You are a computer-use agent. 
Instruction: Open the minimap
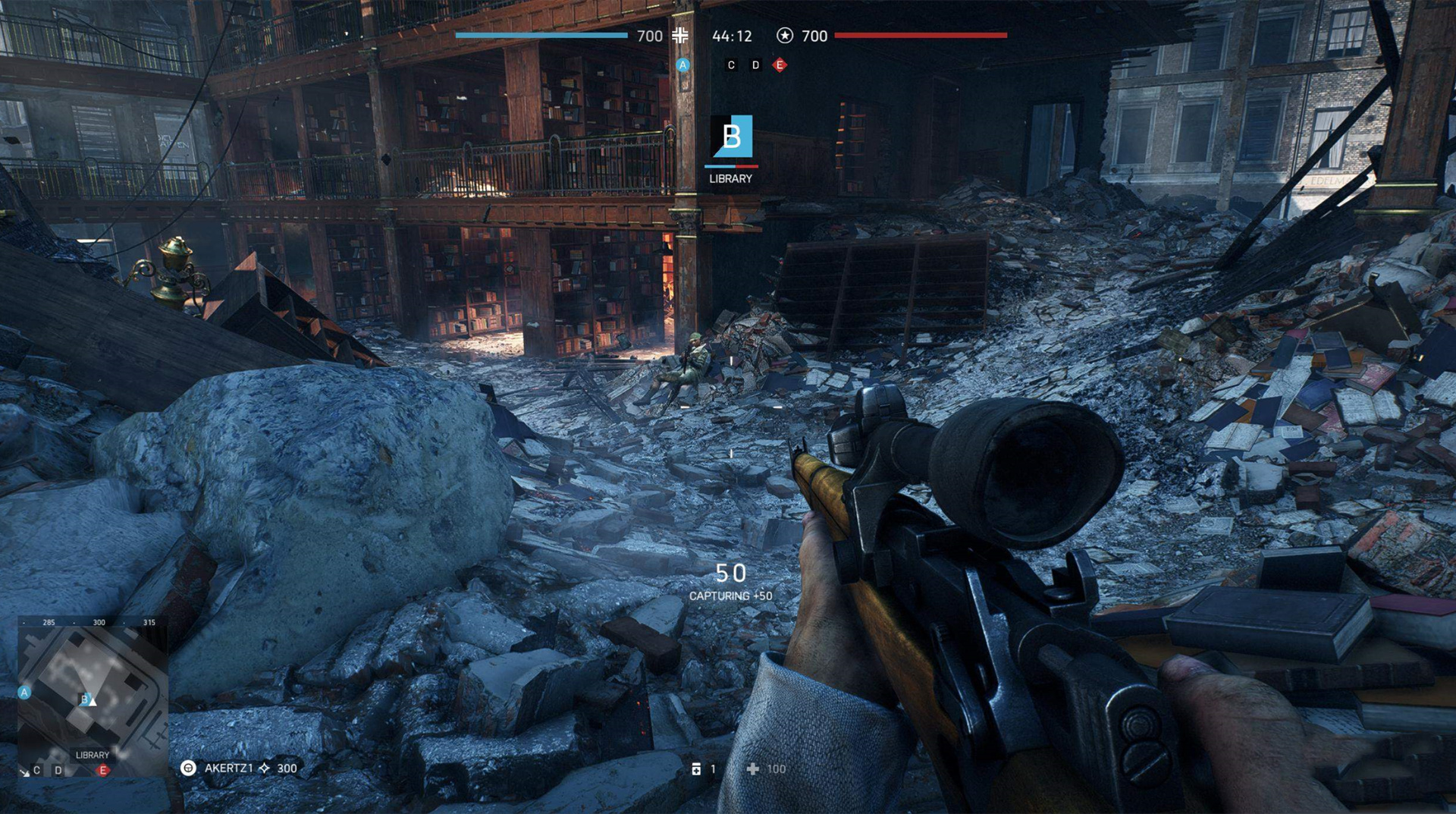point(93,694)
